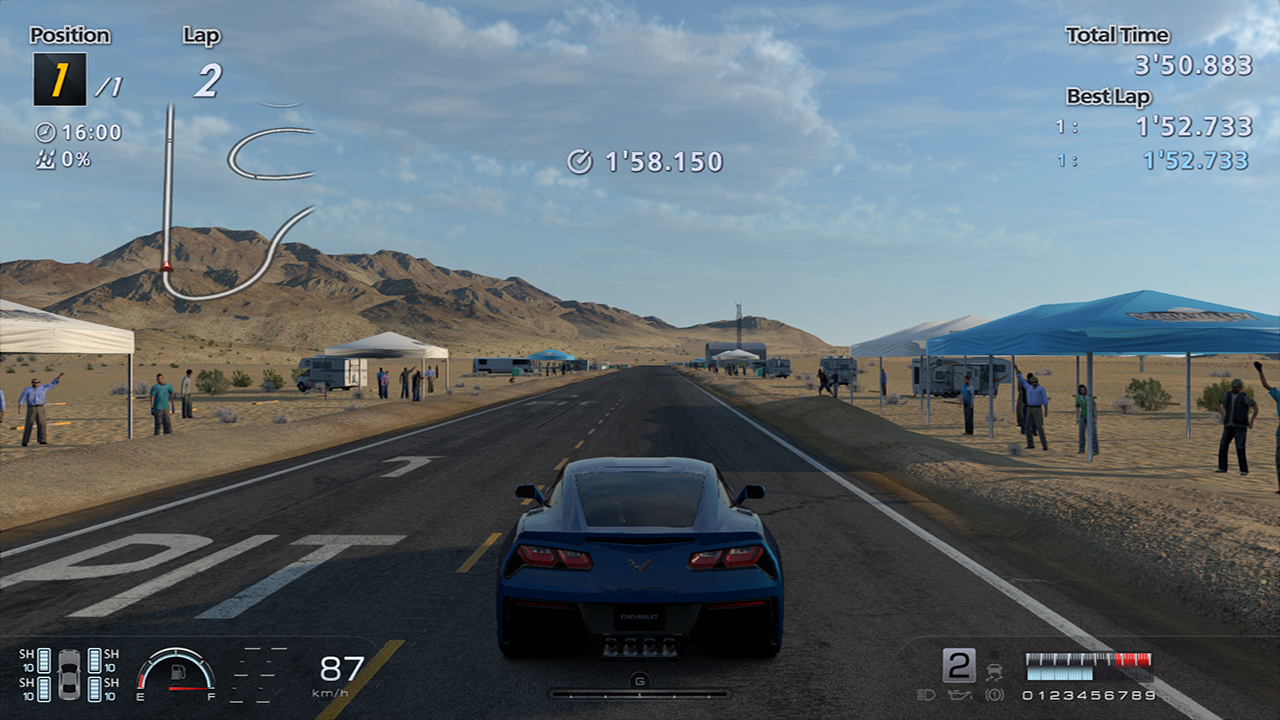Click the track layout minimap
Viewport: 1280px width, 720px height.
238,200
